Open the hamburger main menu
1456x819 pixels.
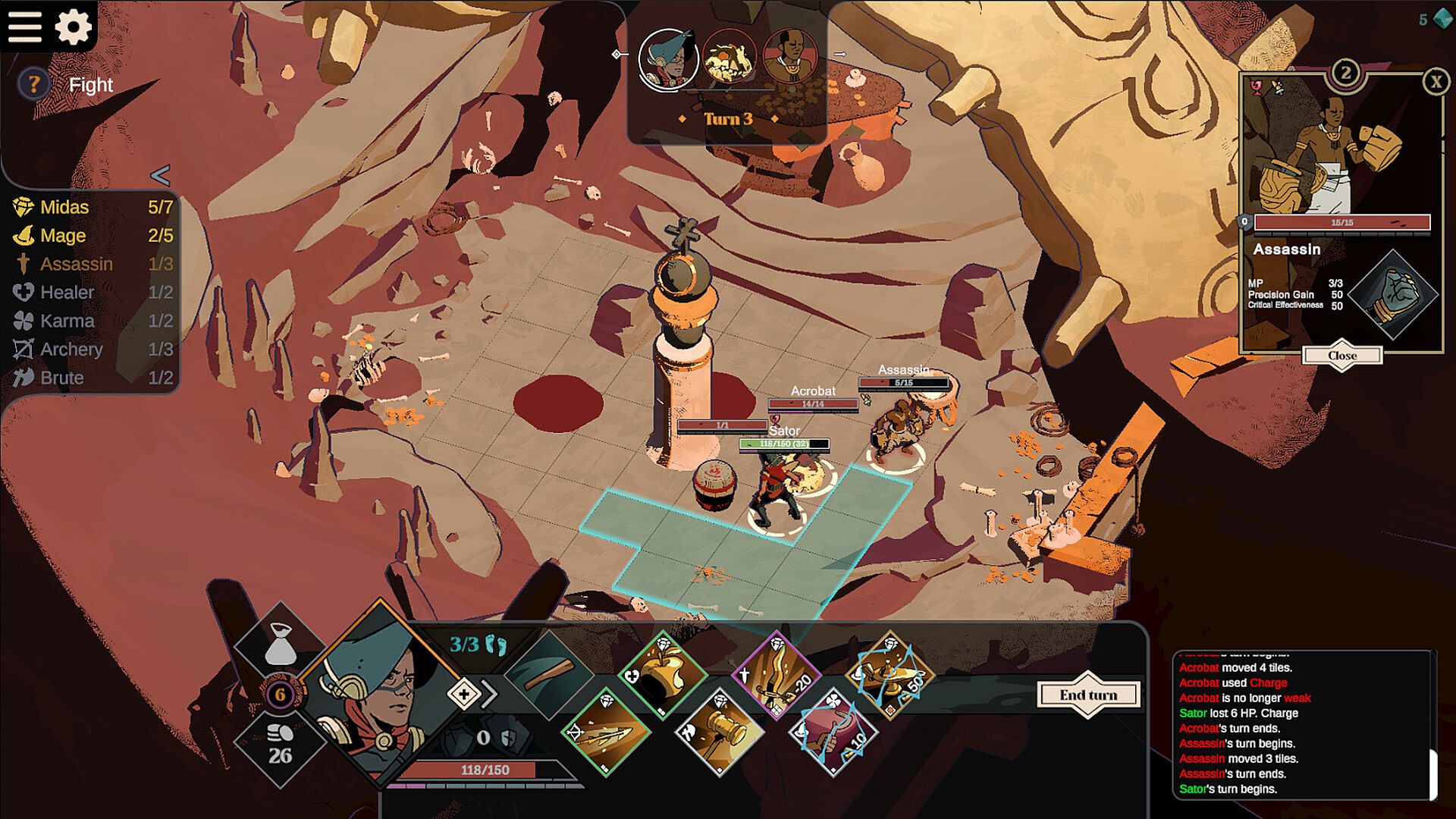[25, 27]
